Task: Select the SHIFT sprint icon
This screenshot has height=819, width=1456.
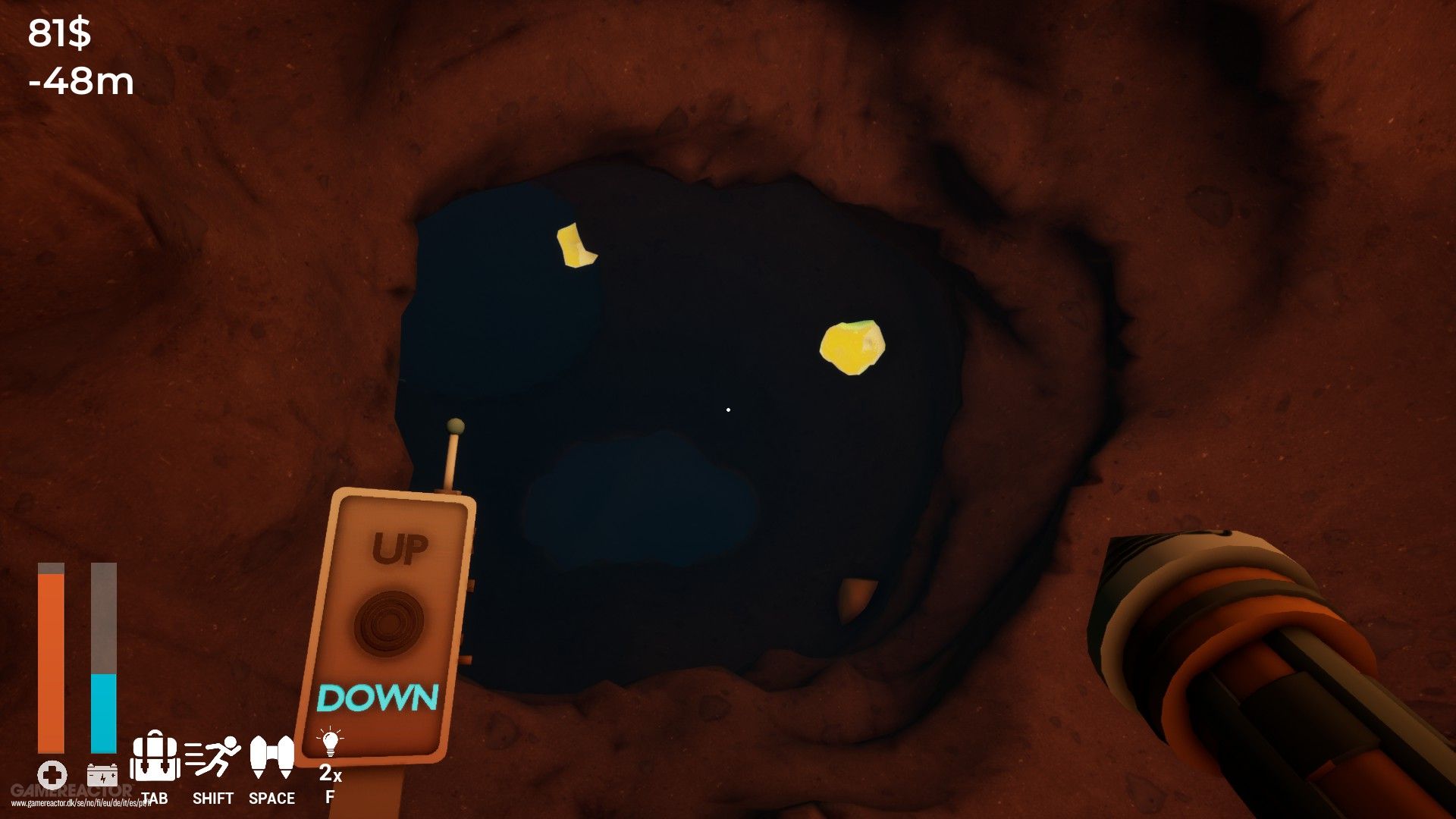Action: 211,758
